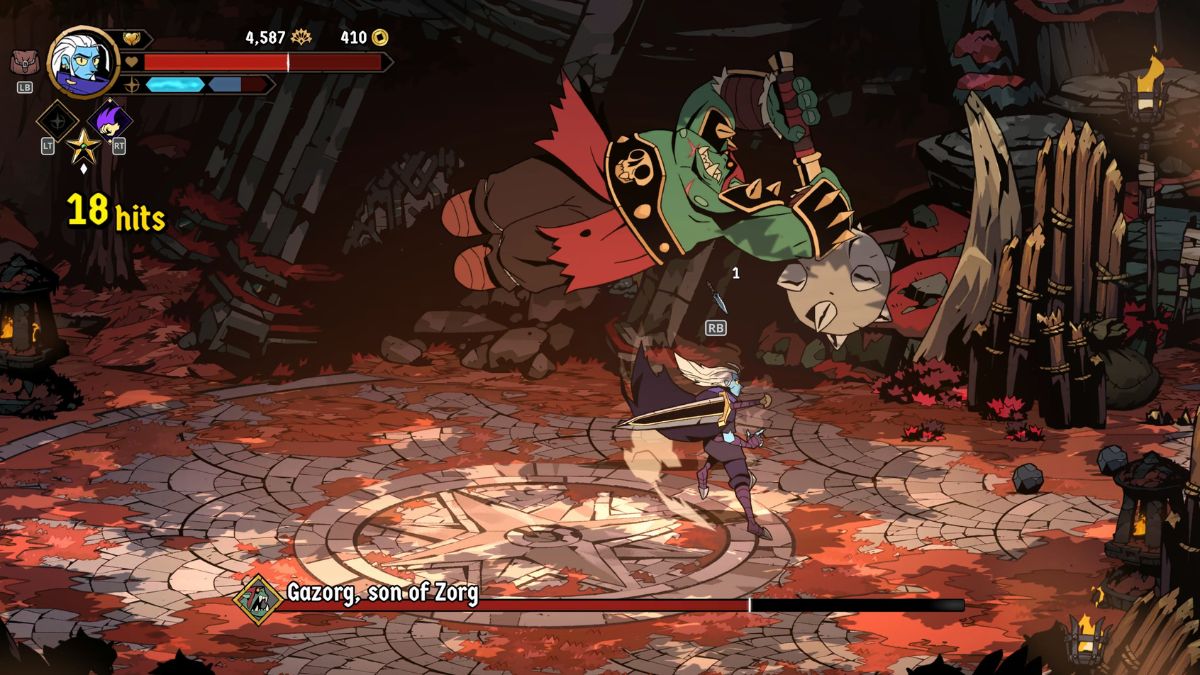This screenshot has height=675, width=1200.
Task: Open the leather backpack inventory icon
Action: (x=25, y=63)
